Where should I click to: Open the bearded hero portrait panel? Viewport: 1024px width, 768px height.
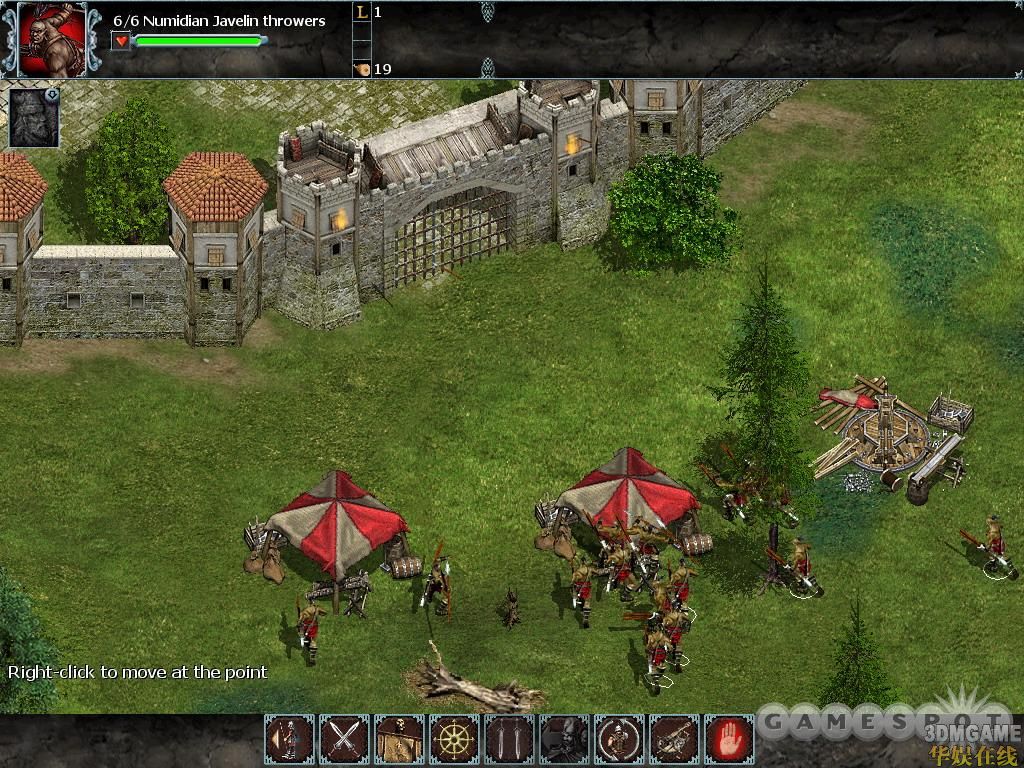pos(34,117)
